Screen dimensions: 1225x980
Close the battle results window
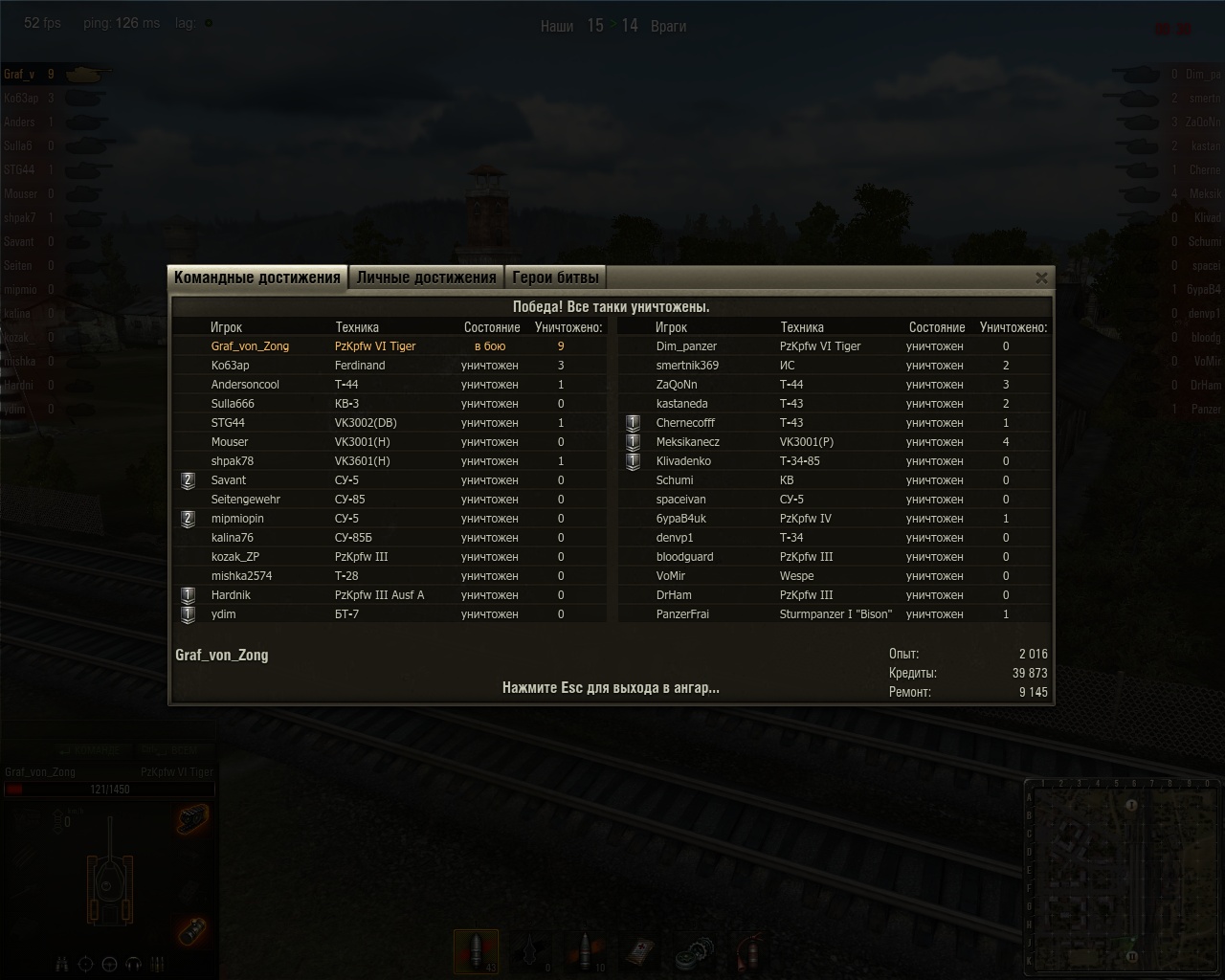pos(1041,278)
